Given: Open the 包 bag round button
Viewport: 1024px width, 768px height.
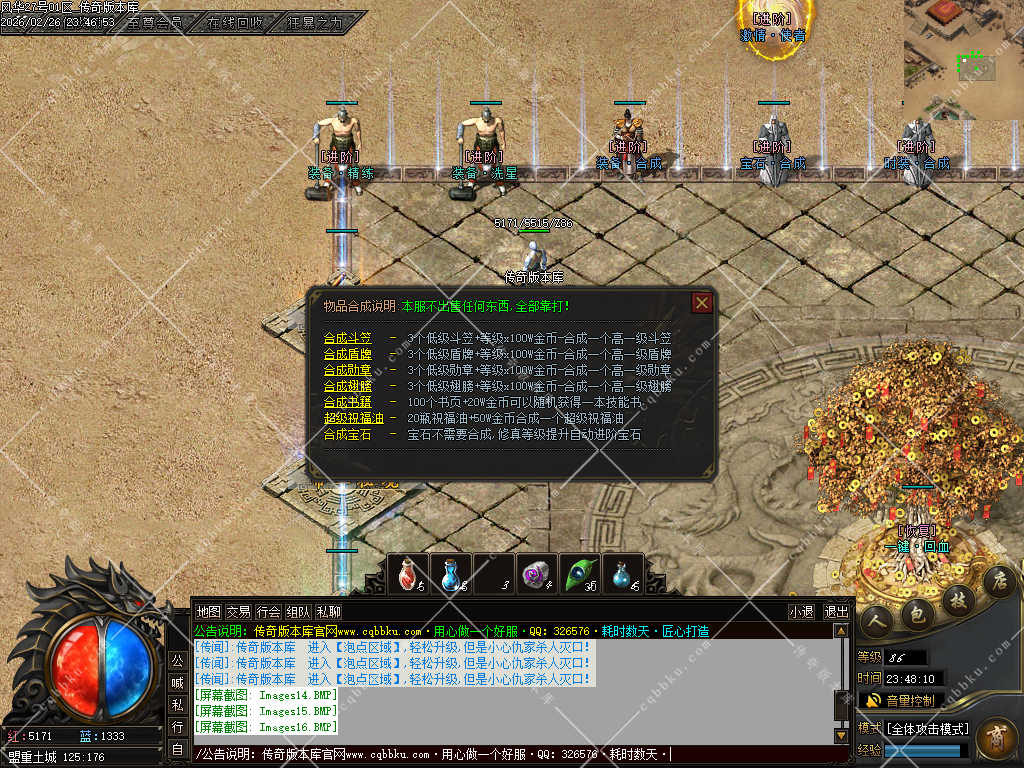Looking at the screenshot, I should 918,613.
